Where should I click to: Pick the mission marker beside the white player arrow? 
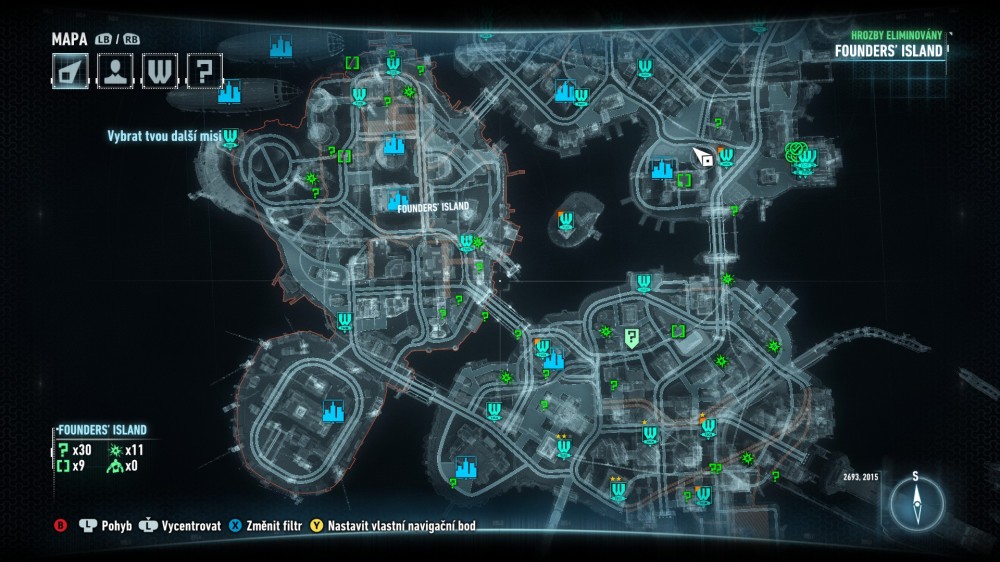[726, 156]
